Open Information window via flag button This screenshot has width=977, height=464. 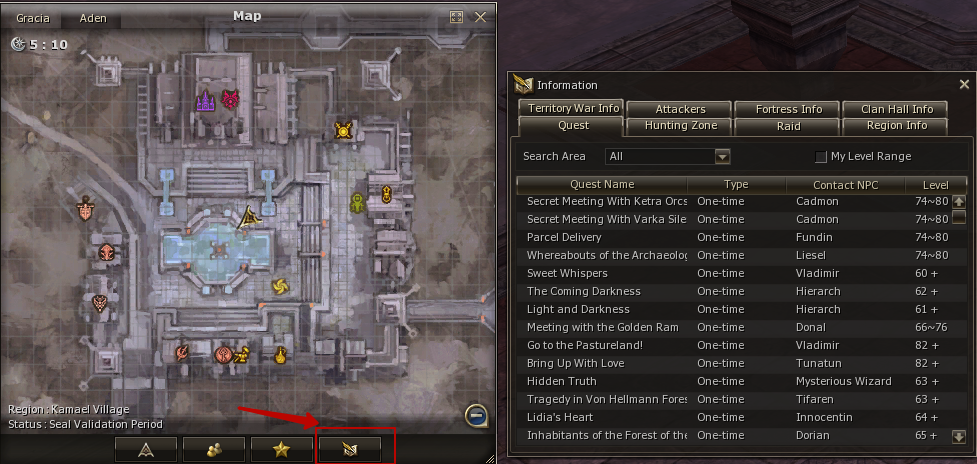(349, 449)
